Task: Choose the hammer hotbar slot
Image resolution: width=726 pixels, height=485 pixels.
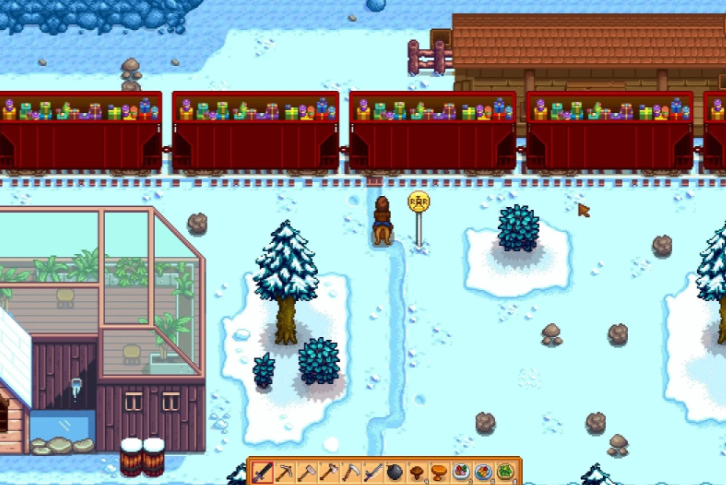Action: tap(307, 471)
